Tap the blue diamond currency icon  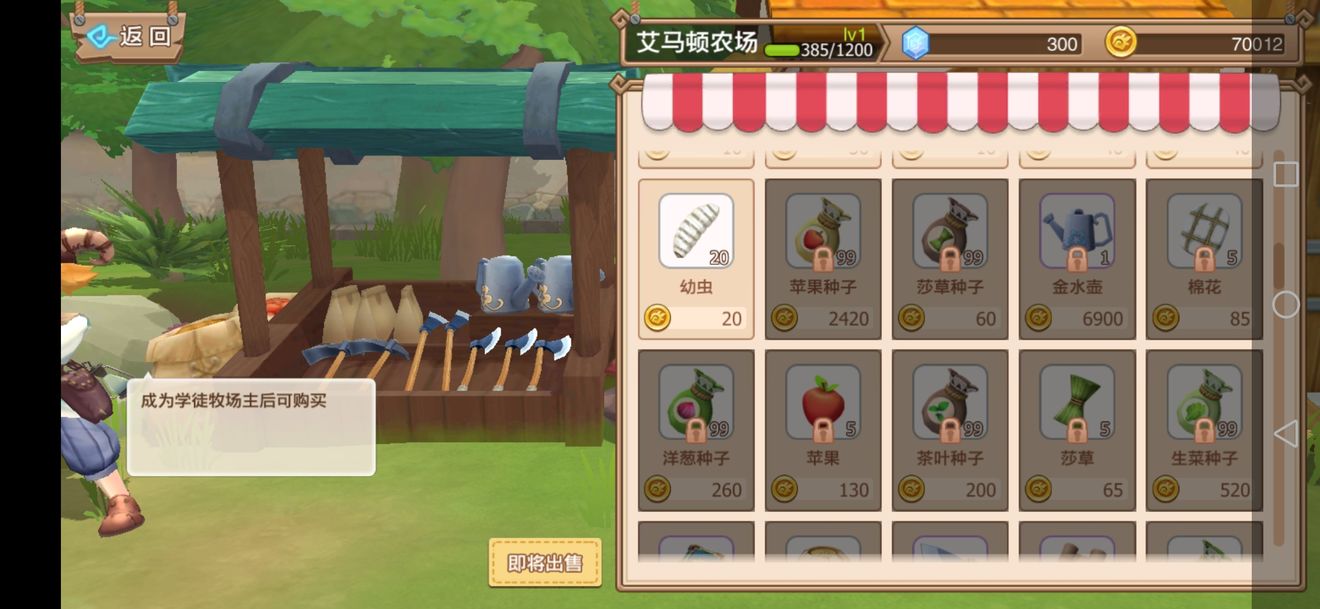pos(915,43)
